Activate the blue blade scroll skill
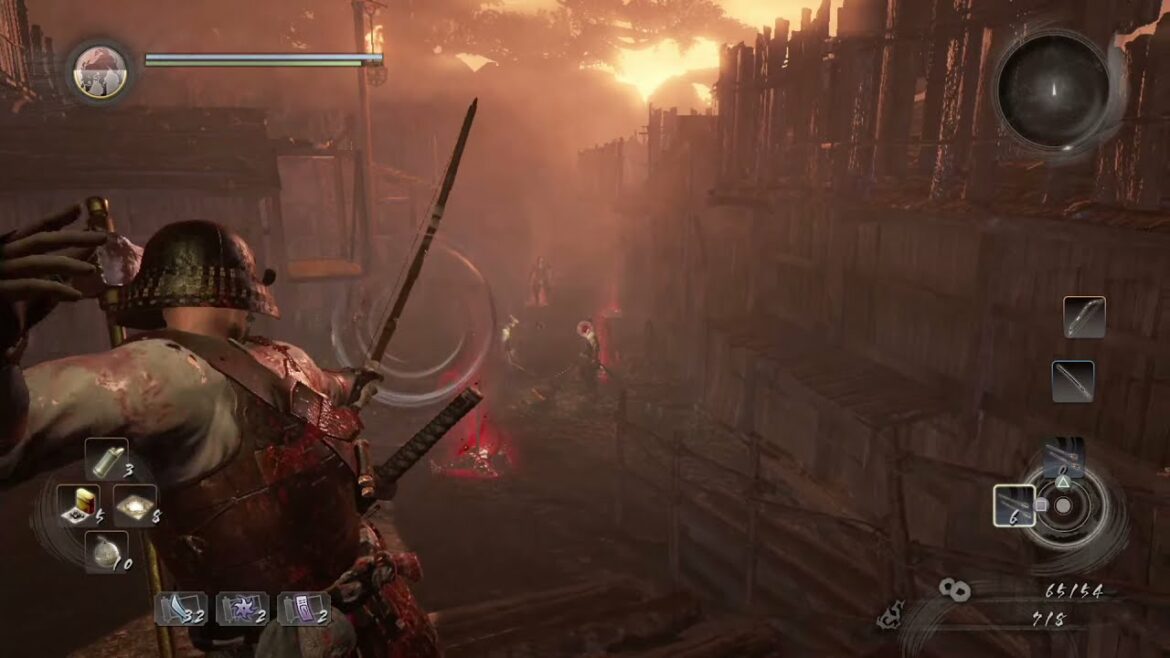This screenshot has height=658, width=1170. [x=180, y=608]
